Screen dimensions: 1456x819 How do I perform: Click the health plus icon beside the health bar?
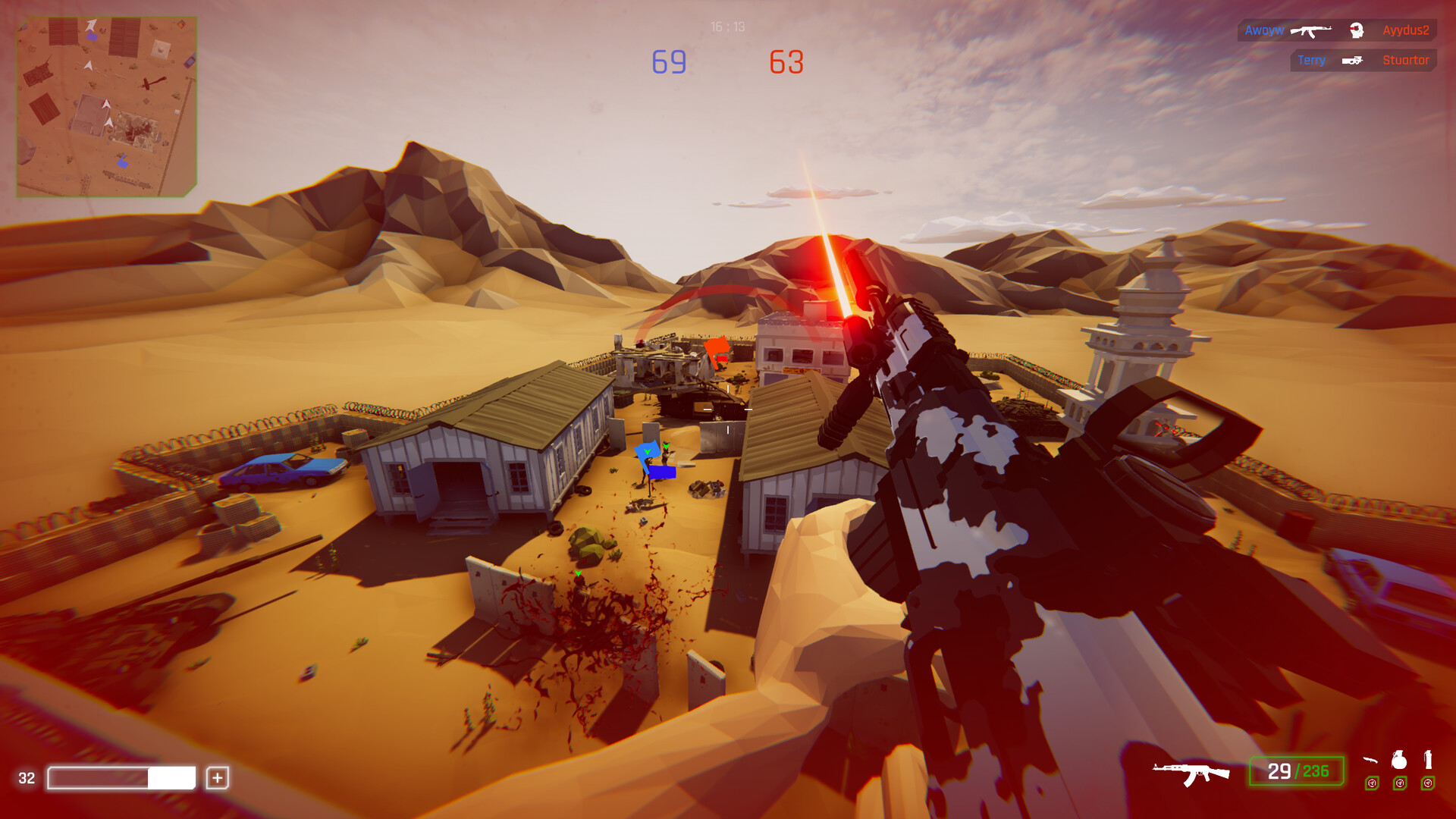pyautogui.click(x=219, y=777)
